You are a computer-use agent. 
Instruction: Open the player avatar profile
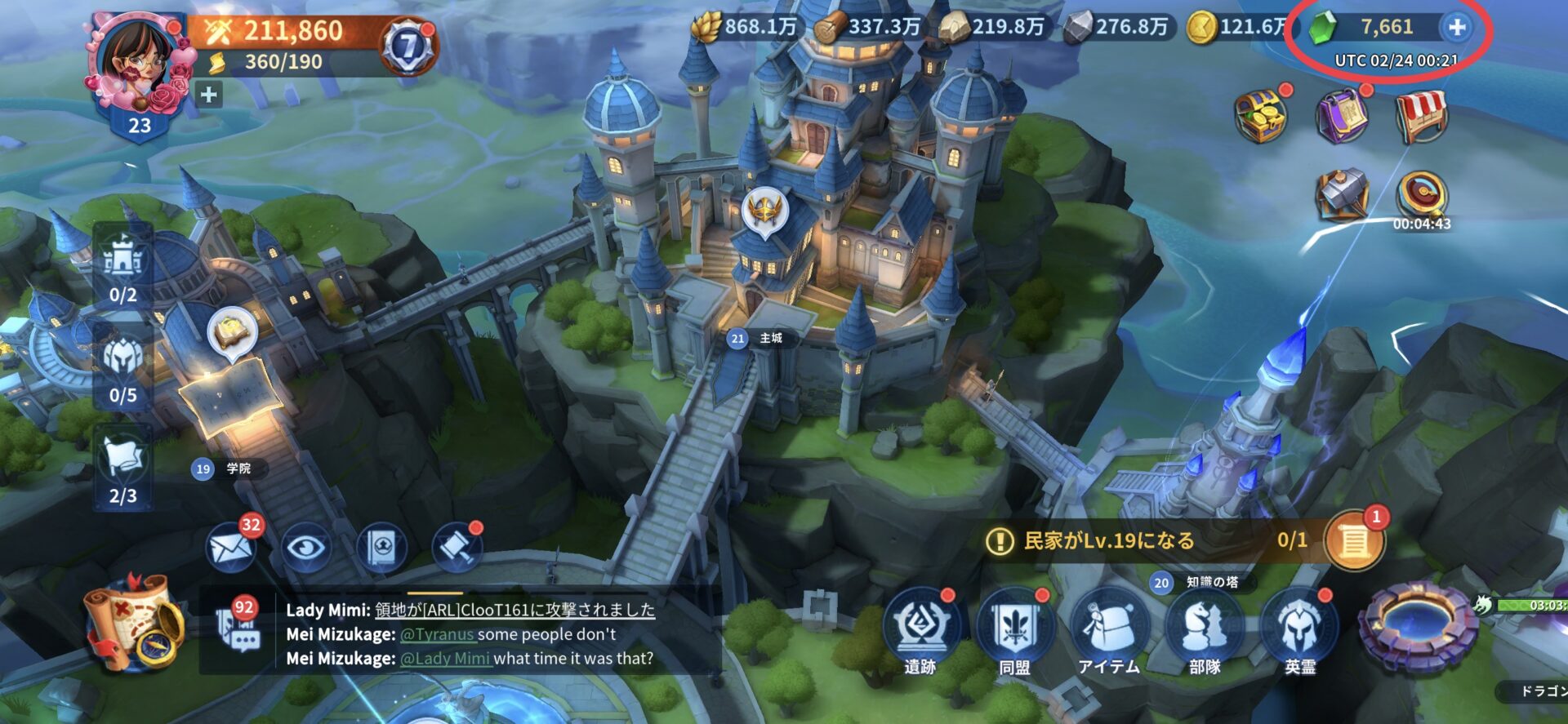point(137,65)
